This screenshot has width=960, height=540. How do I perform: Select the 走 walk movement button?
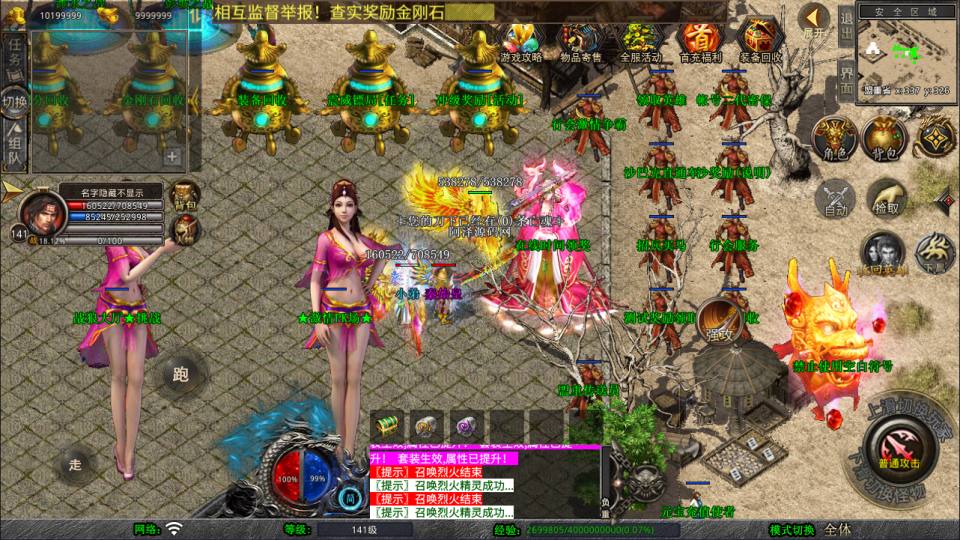75,464
